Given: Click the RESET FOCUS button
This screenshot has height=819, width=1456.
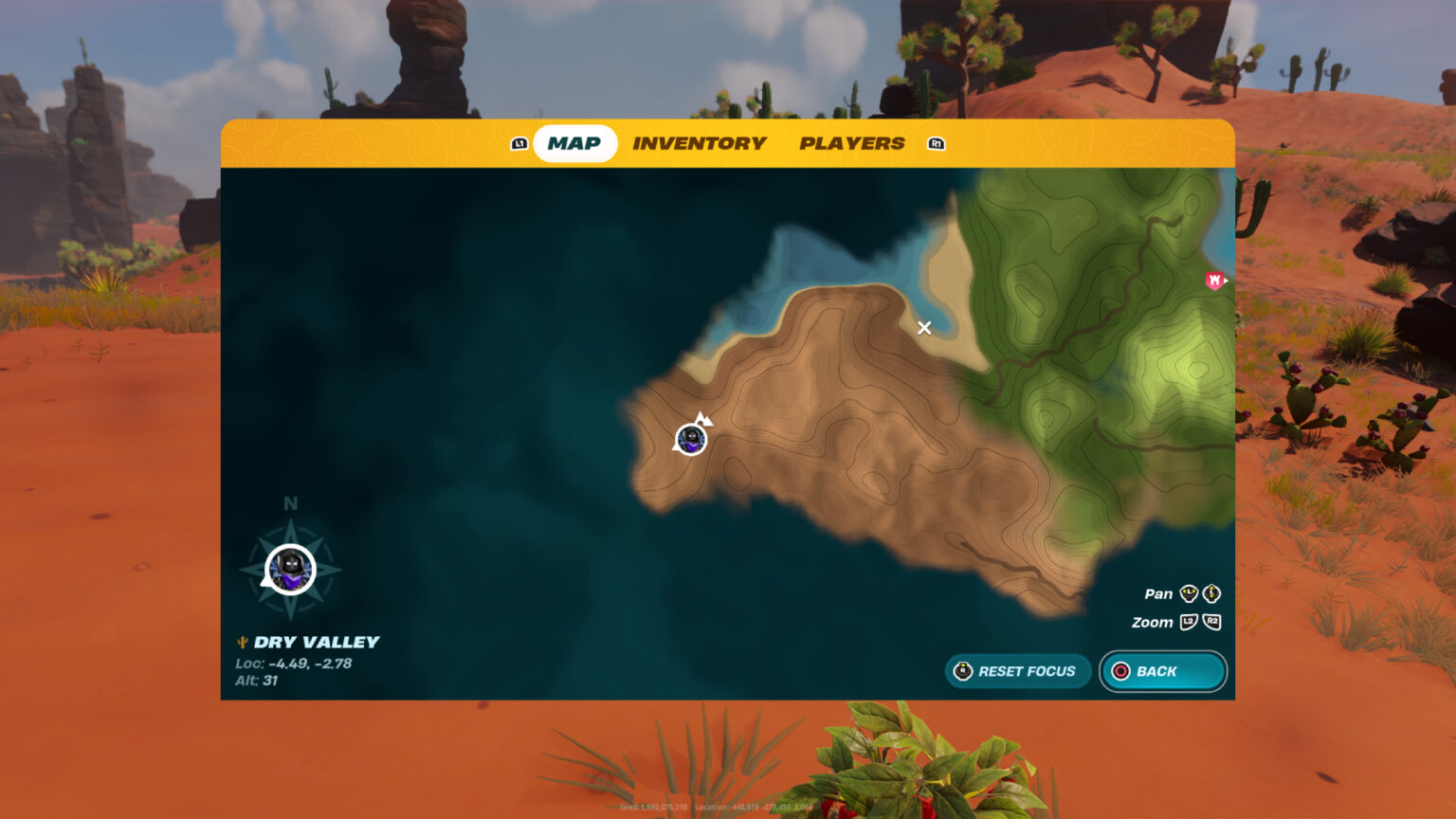Looking at the screenshot, I should (1019, 671).
